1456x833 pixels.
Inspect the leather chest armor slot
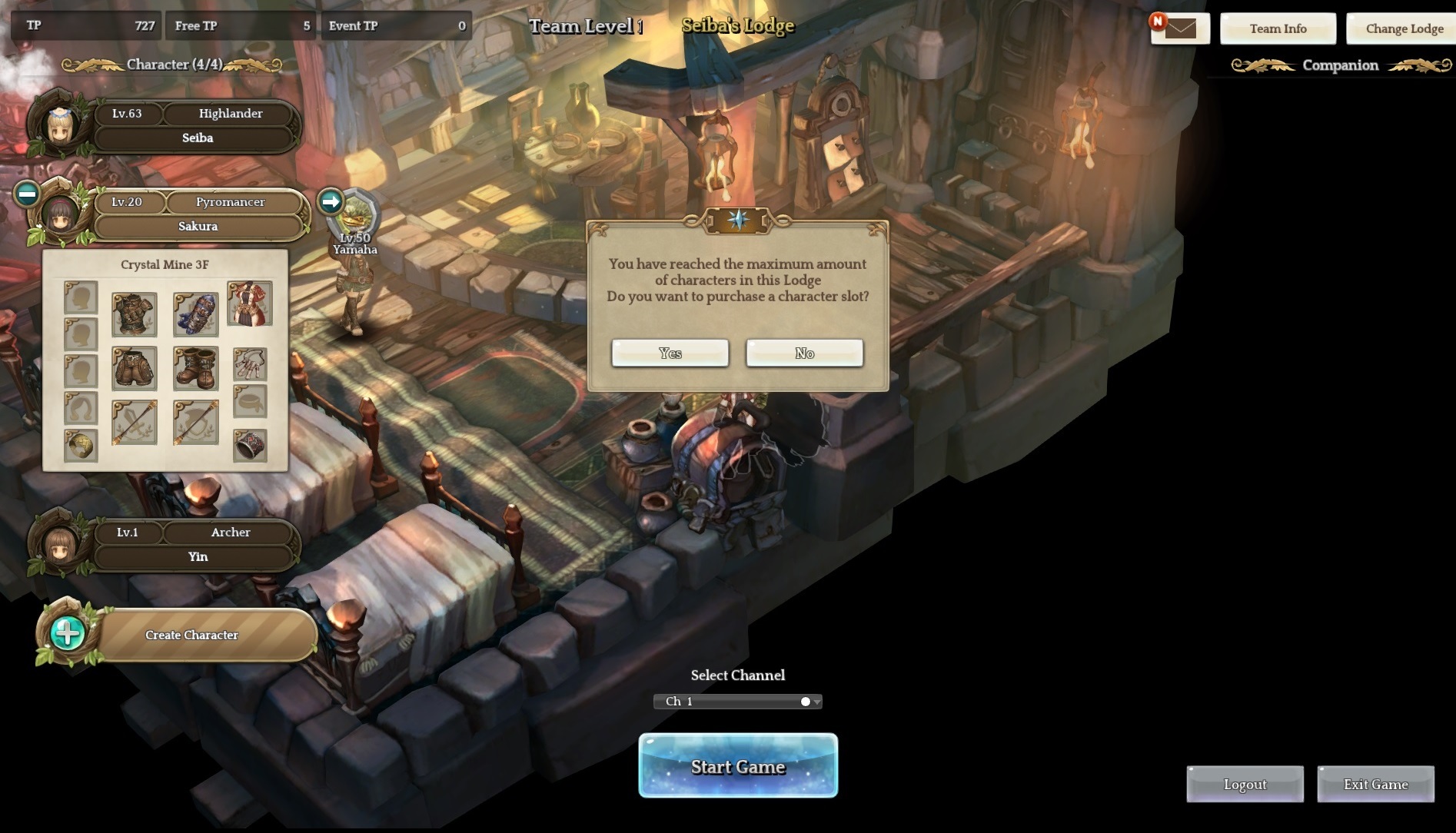[135, 314]
